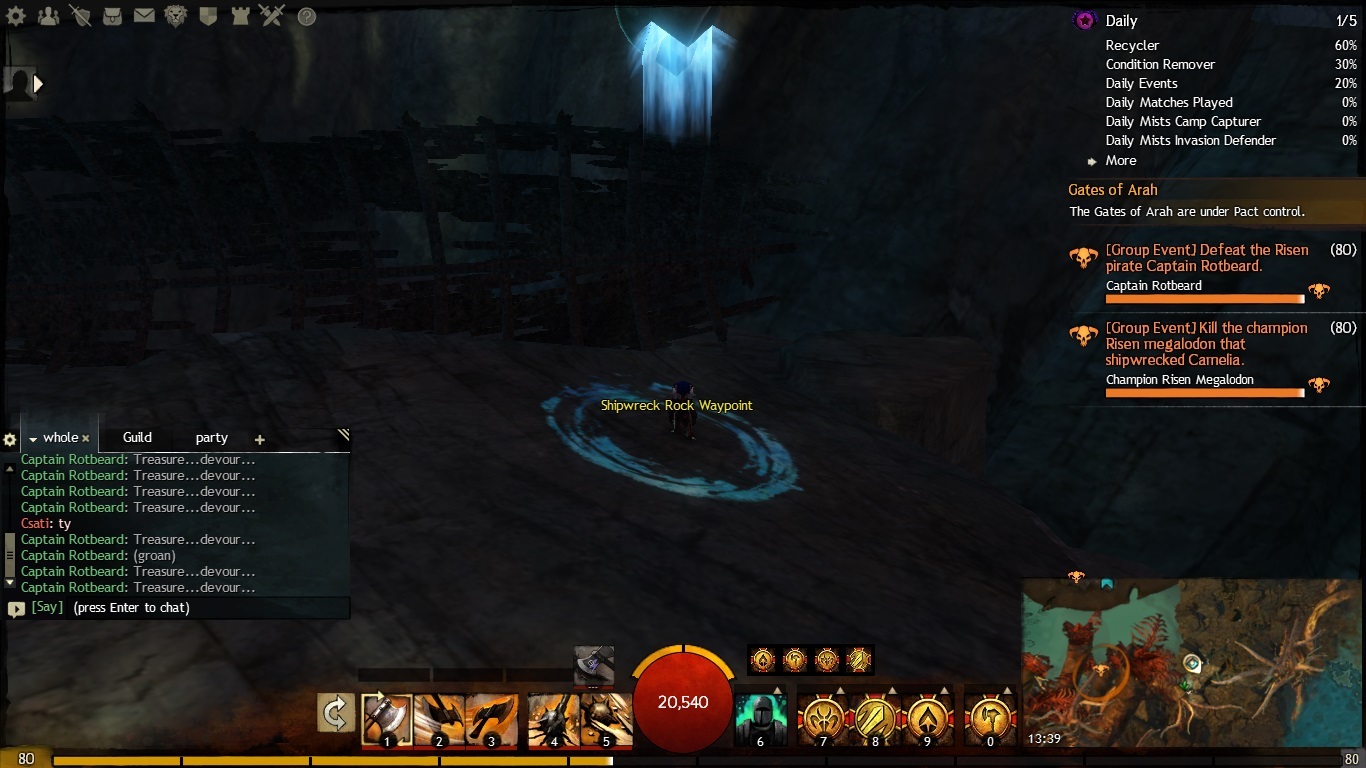Select the Captain Rotbeard group event tracker
1366x768 pixels.
(x=1205, y=258)
